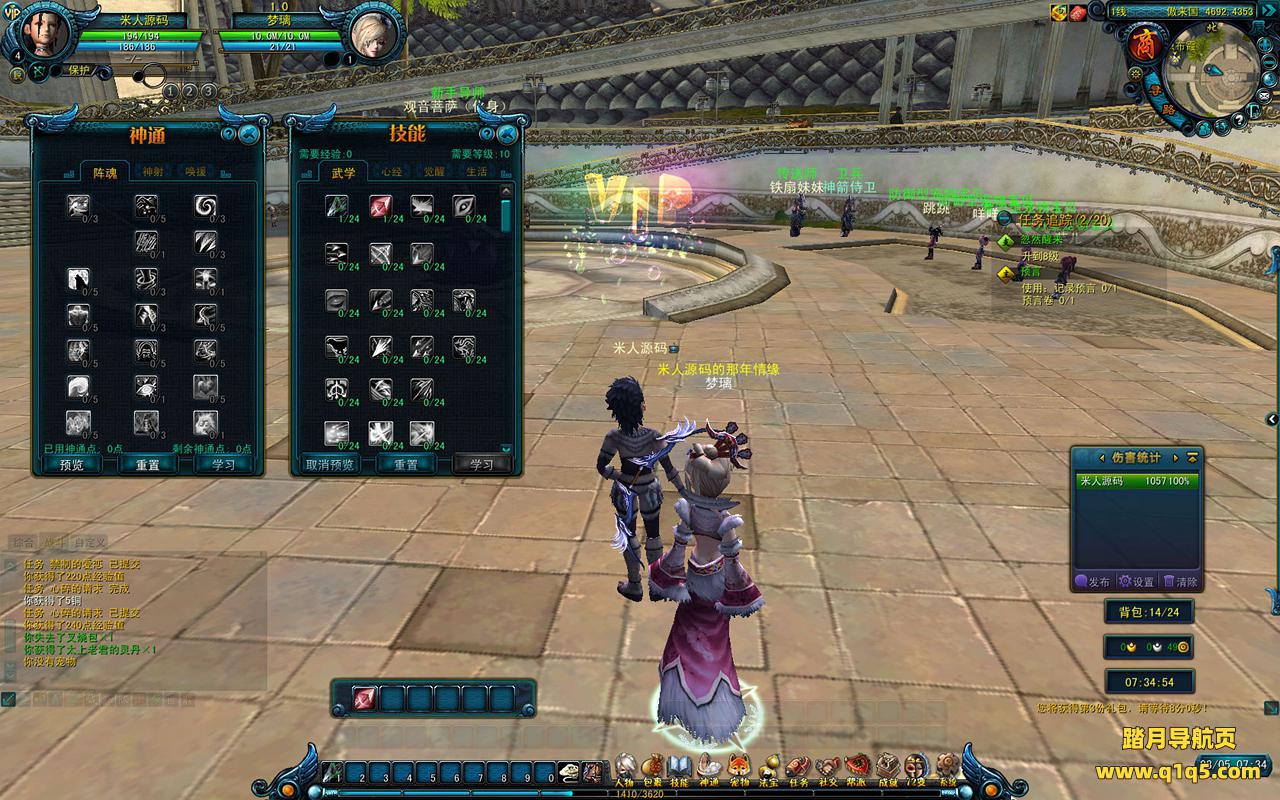Select the red gem skill icon
This screenshot has width=1280, height=800.
pyautogui.click(x=380, y=207)
